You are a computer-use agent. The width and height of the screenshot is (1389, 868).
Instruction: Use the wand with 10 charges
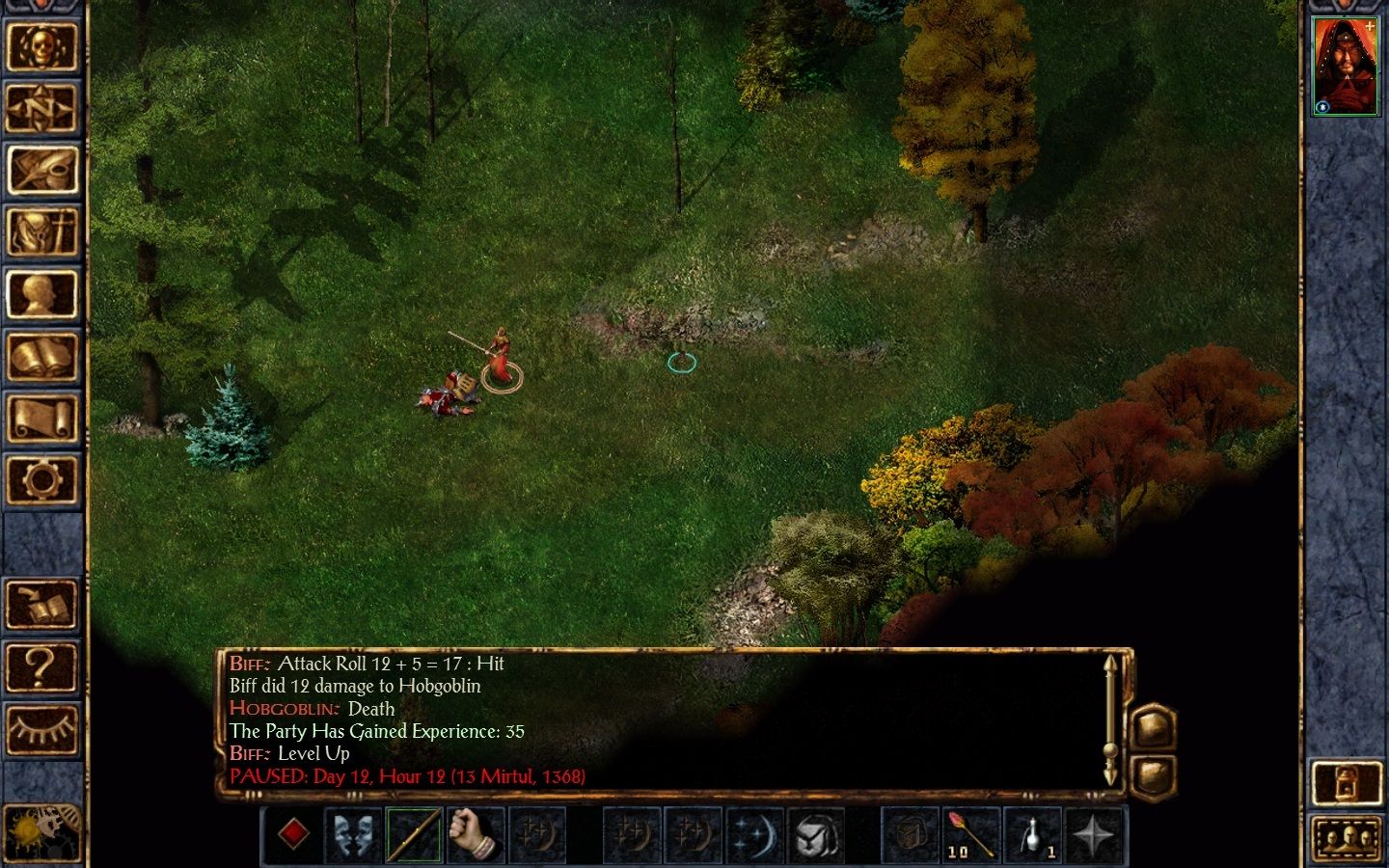pyautogui.click(x=969, y=833)
